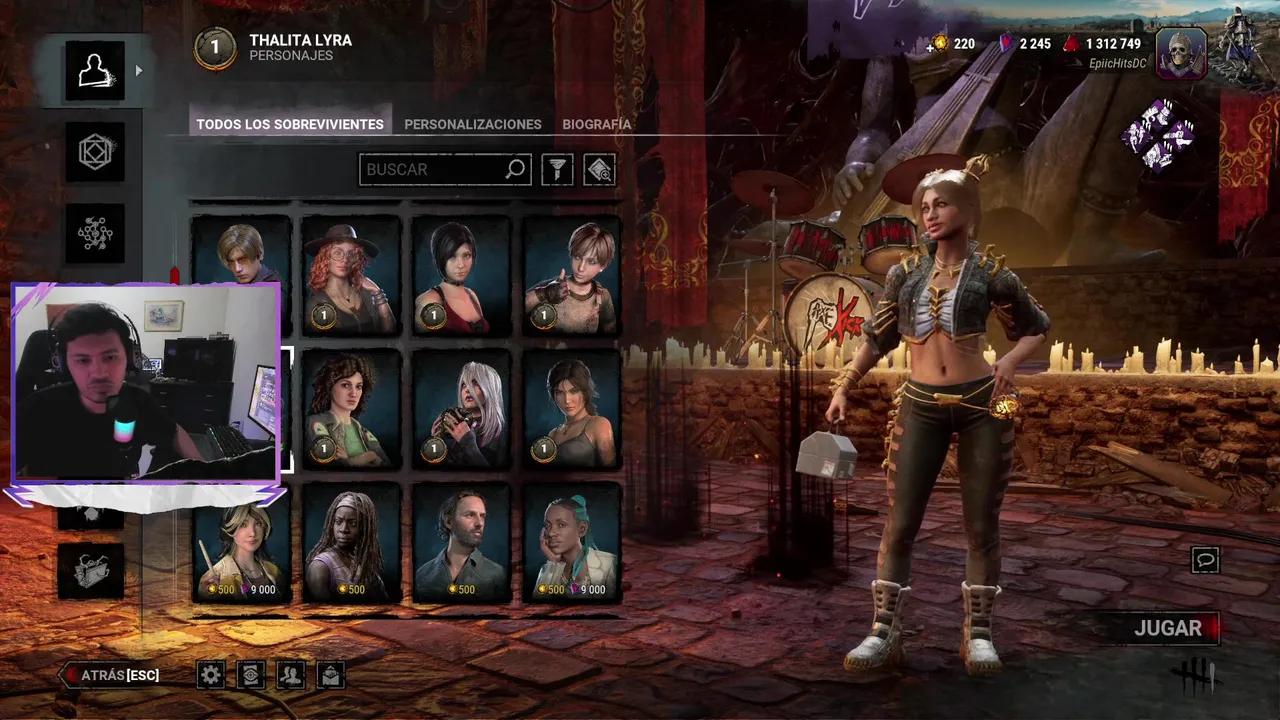This screenshot has height=720, width=1280.
Task: Open the settings gear icon
Action: point(210,675)
